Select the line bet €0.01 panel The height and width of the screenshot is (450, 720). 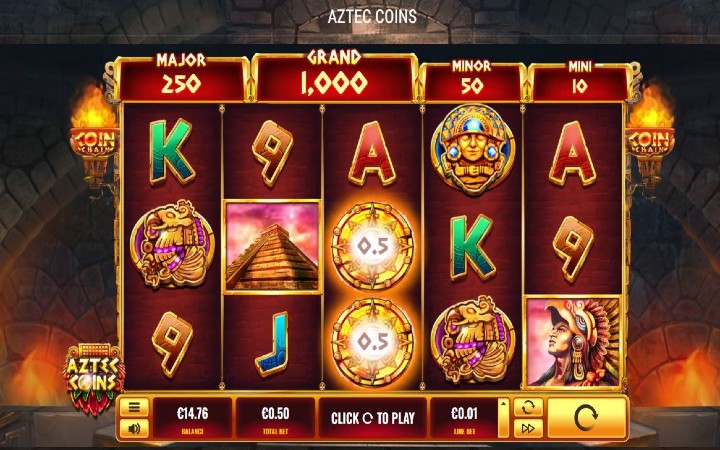click(463, 417)
